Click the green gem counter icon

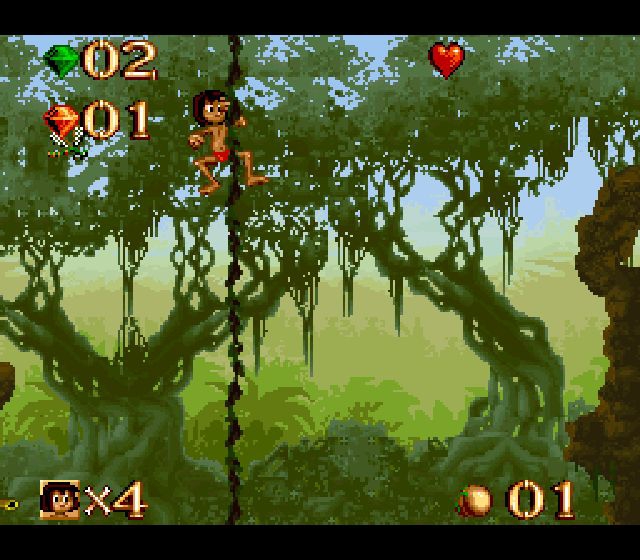click(62, 62)
